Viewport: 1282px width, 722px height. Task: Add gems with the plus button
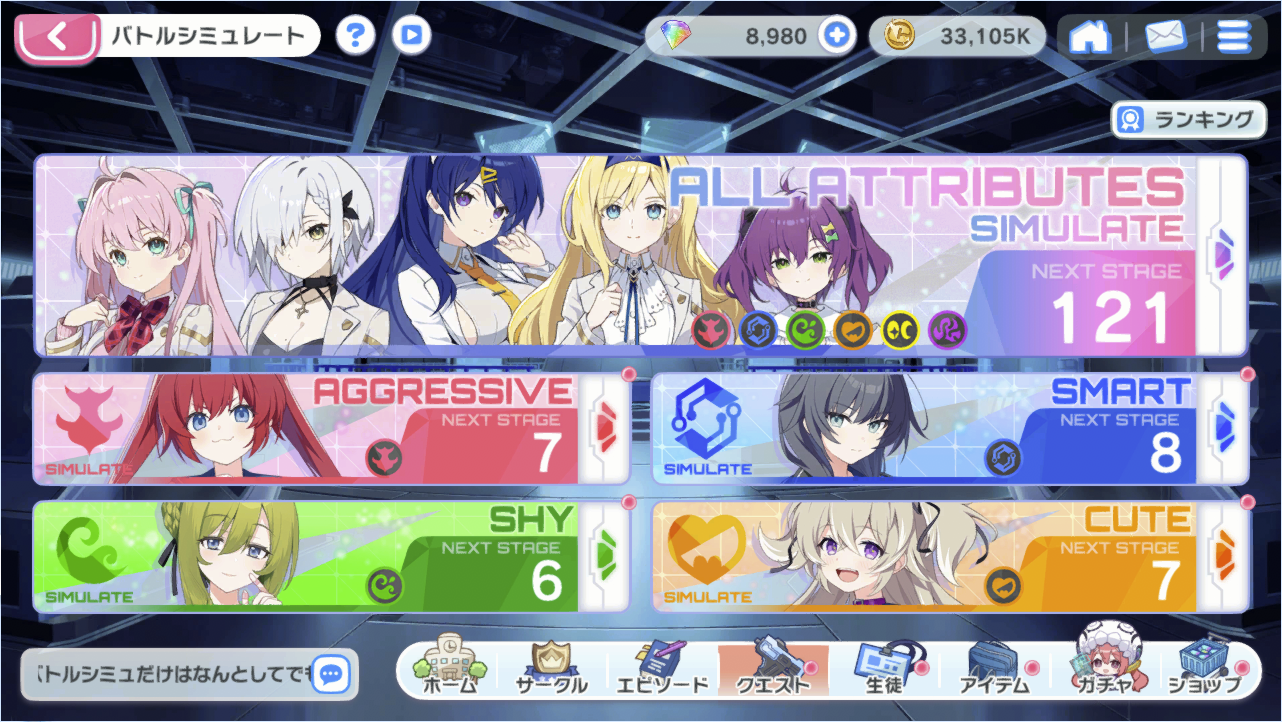point(837,37)
